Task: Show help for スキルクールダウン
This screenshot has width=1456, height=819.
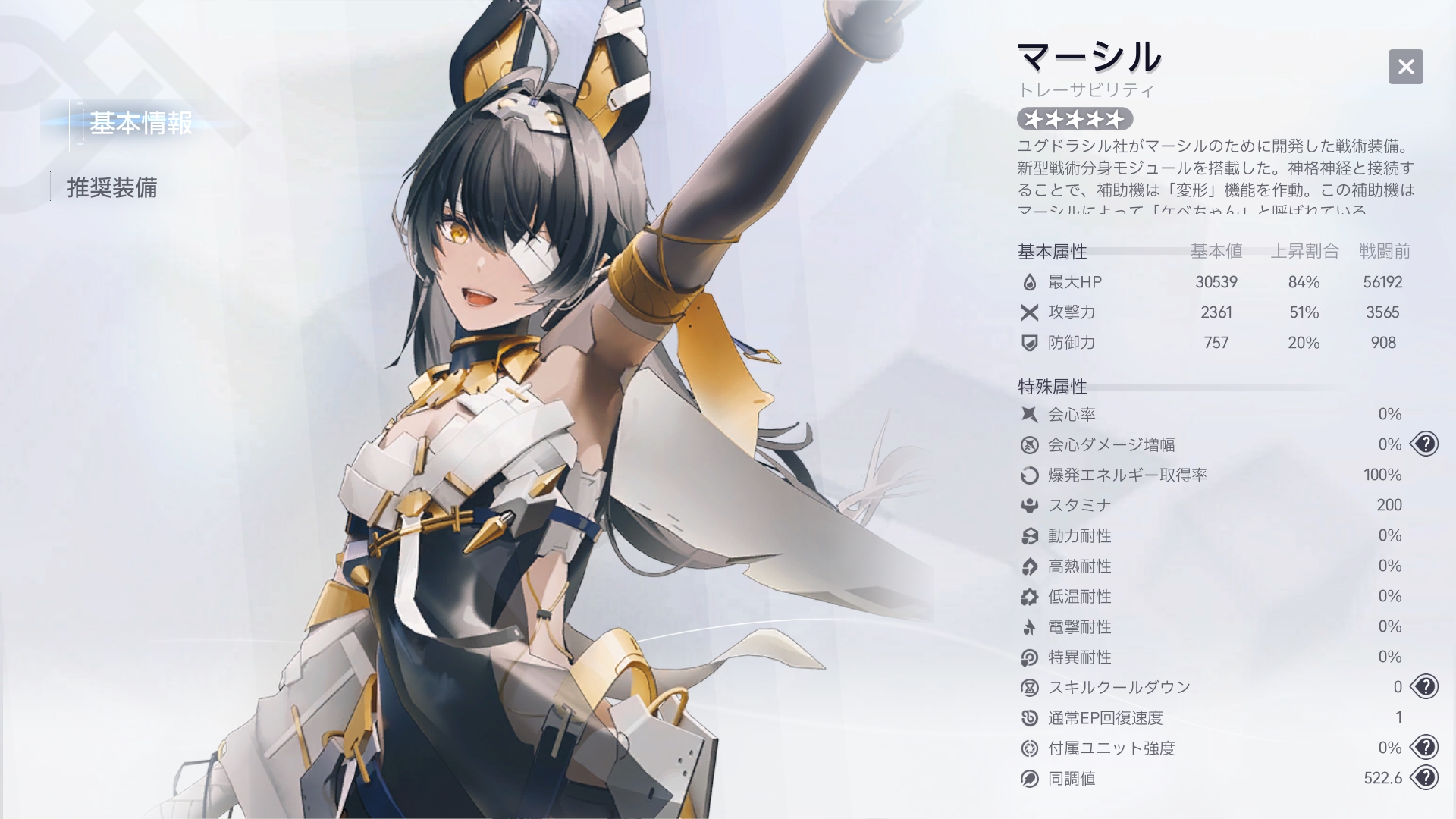Action: pos(1425,687)
